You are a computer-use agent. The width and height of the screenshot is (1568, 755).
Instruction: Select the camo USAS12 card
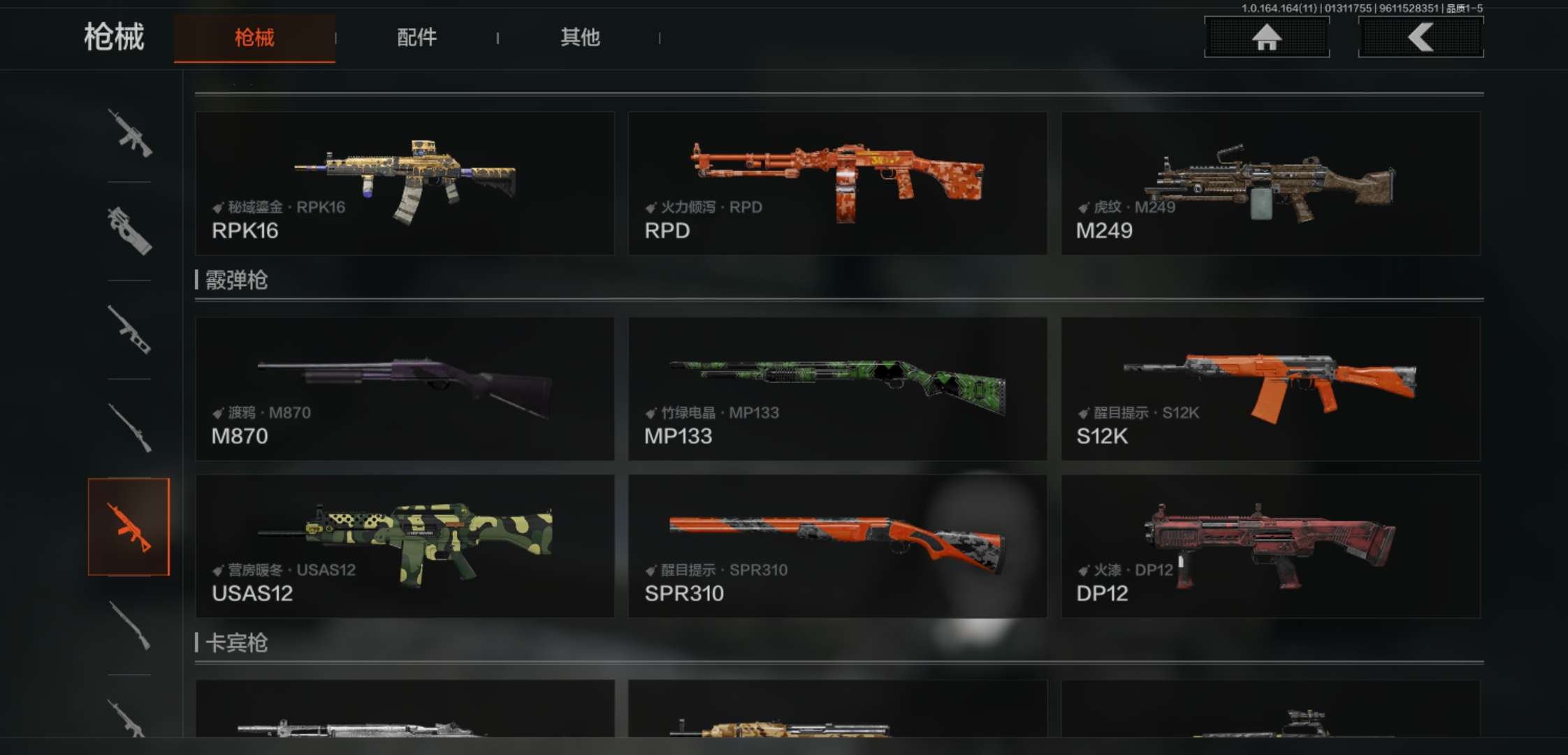click(x=405, y=546)
